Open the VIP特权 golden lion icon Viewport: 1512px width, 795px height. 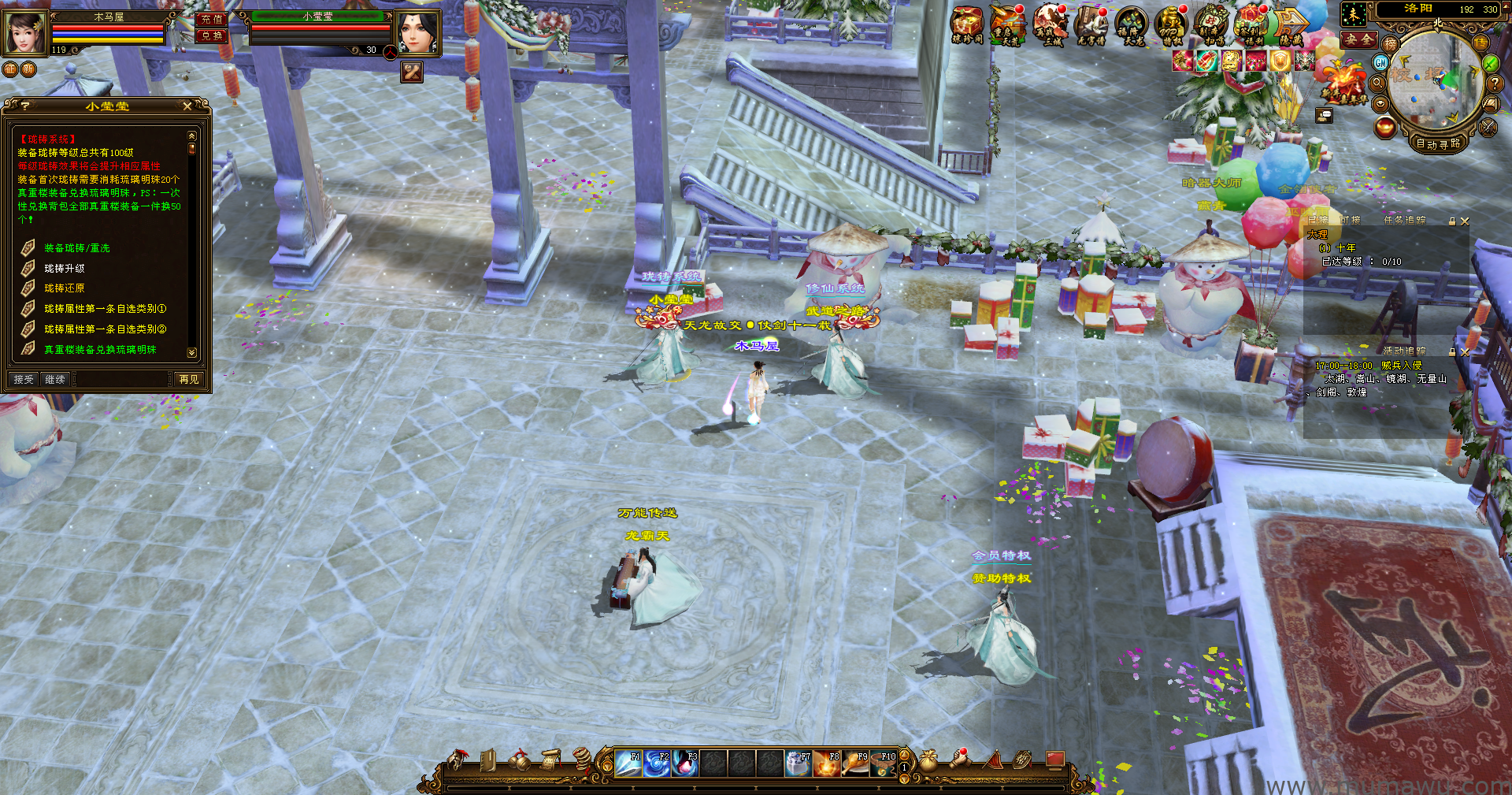coord(1171,25)
